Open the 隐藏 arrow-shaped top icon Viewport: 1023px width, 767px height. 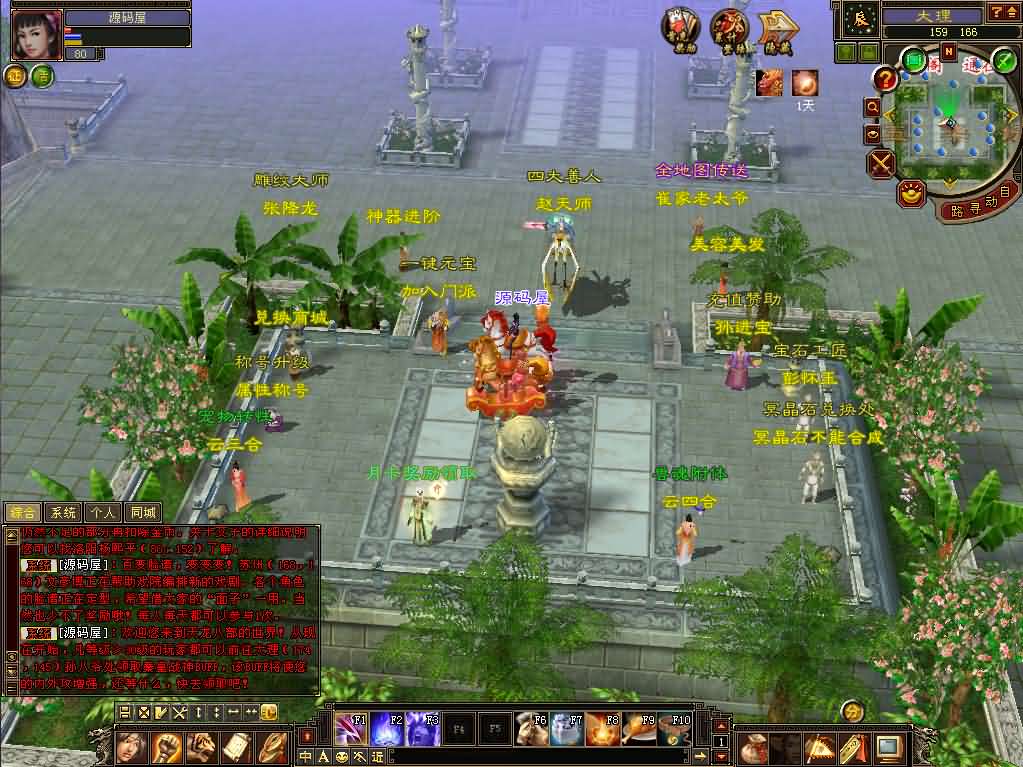pyautogui.click(x=776, y=32)
